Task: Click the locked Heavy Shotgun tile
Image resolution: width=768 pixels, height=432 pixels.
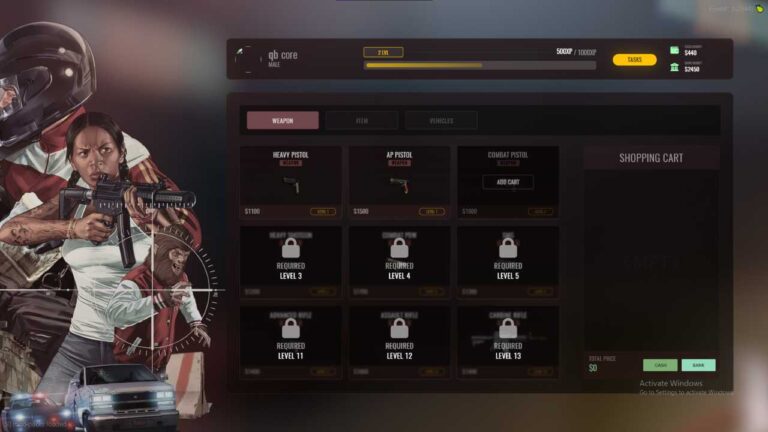Action: (x=290, y=262)
